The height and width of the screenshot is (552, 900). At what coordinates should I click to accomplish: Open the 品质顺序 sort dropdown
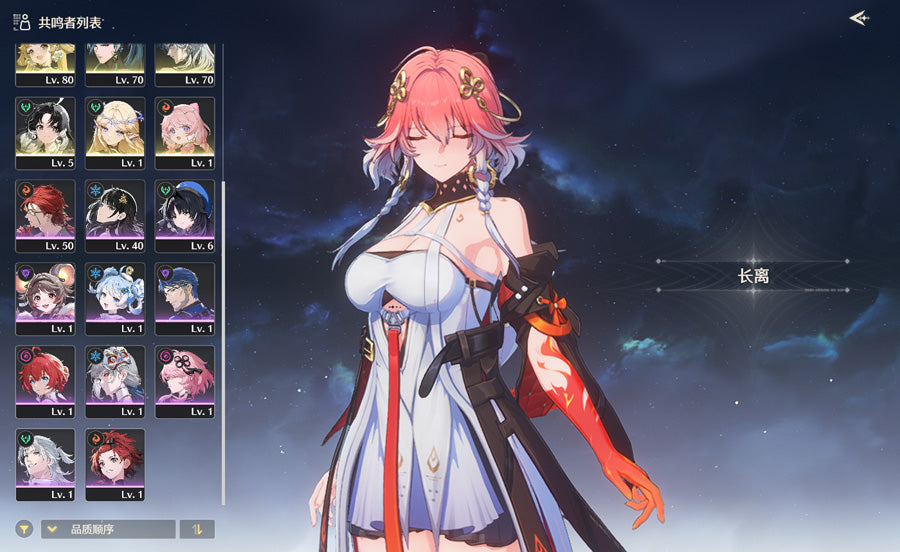pos(108,529)
